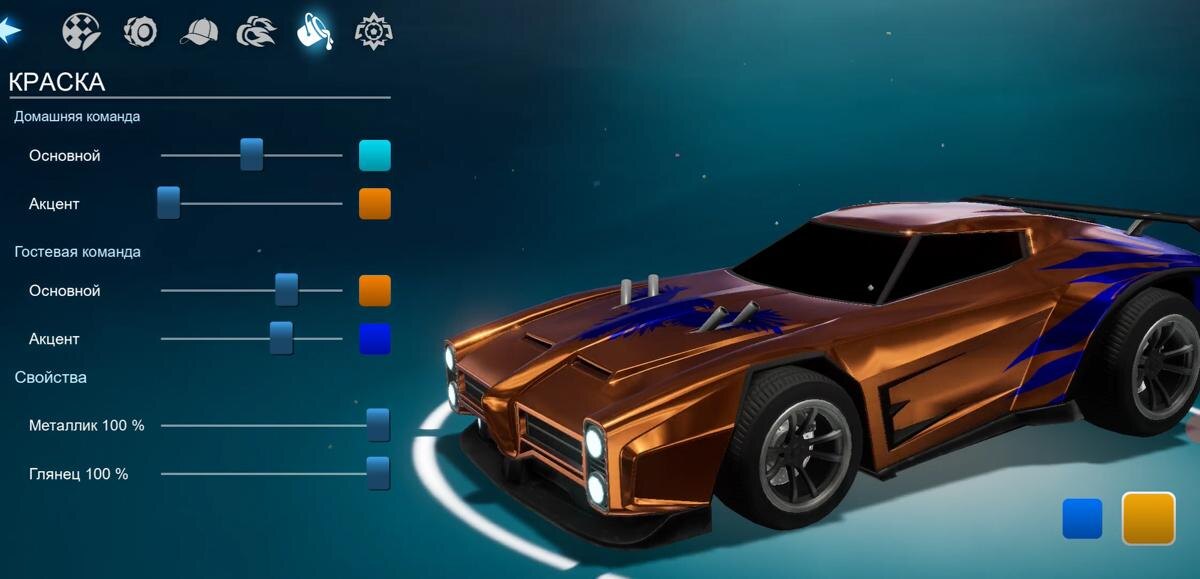The width and height of the screenshot is (1200, 579).
Task: Switch to the wheels tab
Action: tap(140, 31)
